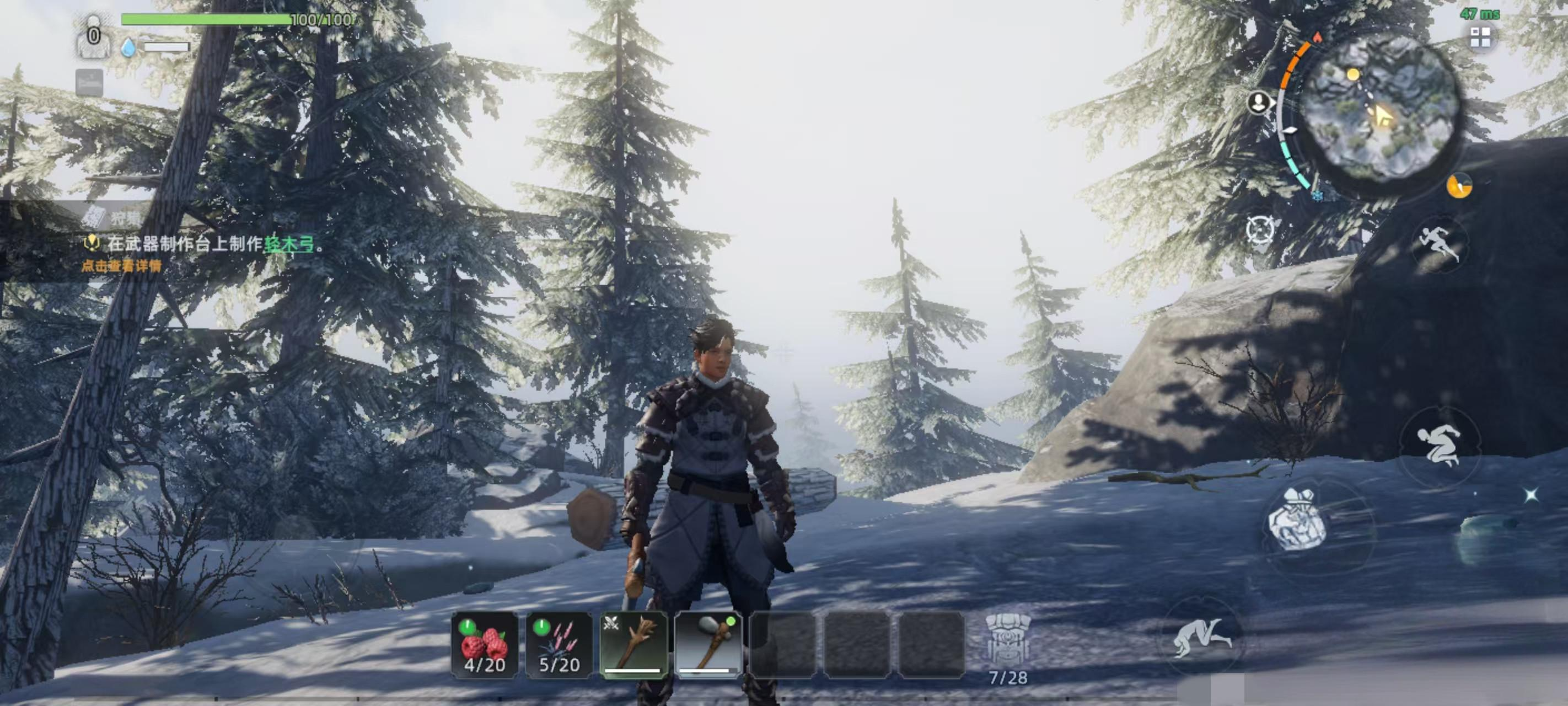Click the orange day-night clock icon
Image resolution: width=1568 pixels, height=706 pixels.
pyautogui.click(x=1459, y=186)
